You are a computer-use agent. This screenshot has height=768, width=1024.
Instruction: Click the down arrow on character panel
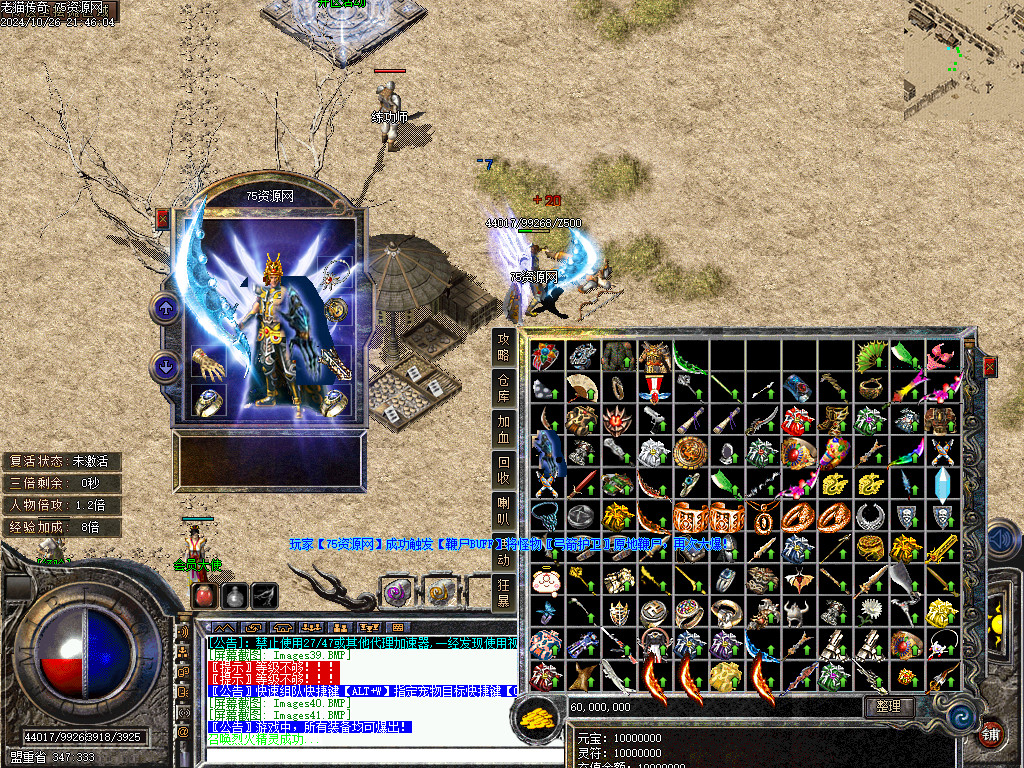(166, 366)
